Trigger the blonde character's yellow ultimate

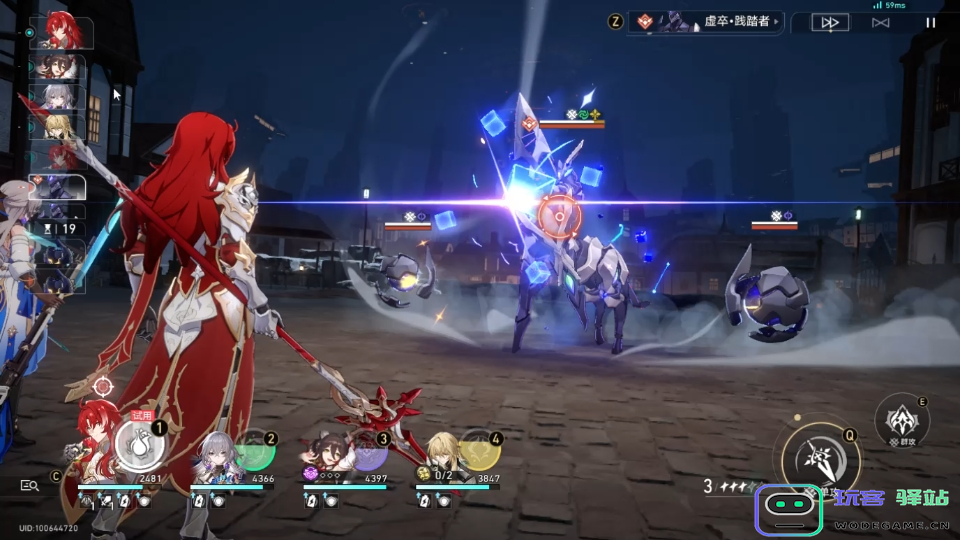[480, 449]
